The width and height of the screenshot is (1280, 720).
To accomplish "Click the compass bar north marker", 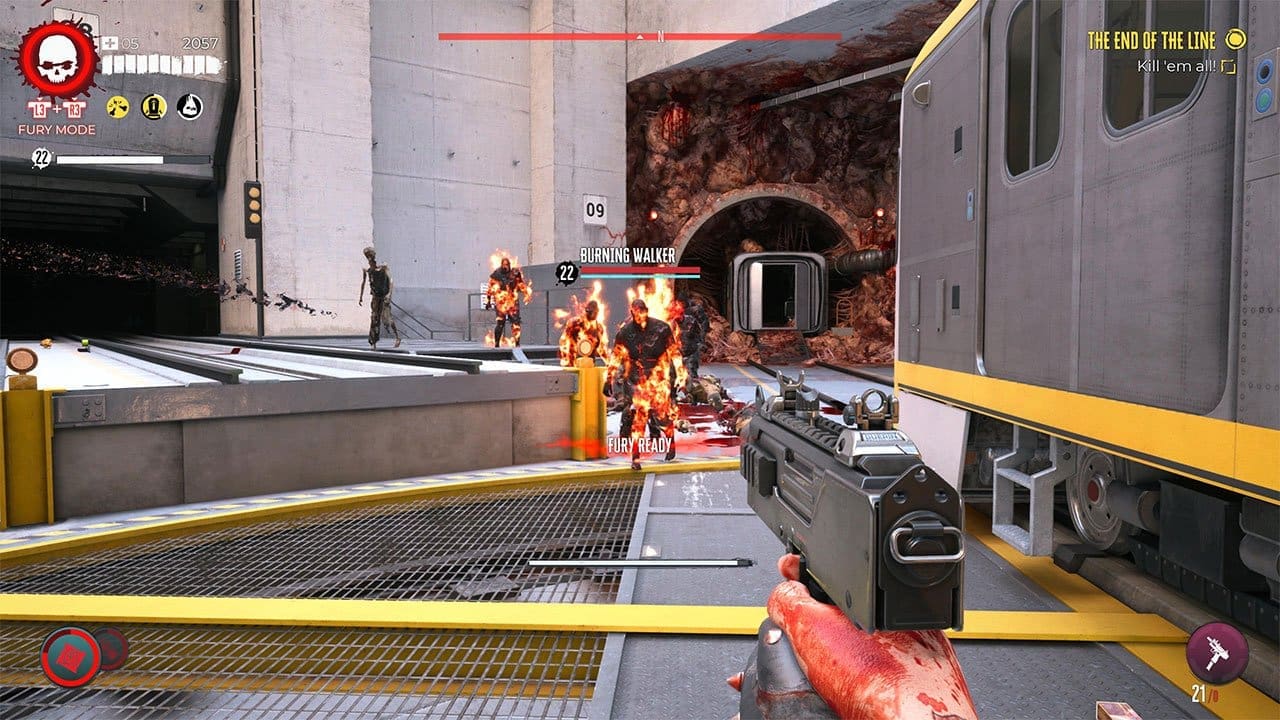I will click(640, 36).
